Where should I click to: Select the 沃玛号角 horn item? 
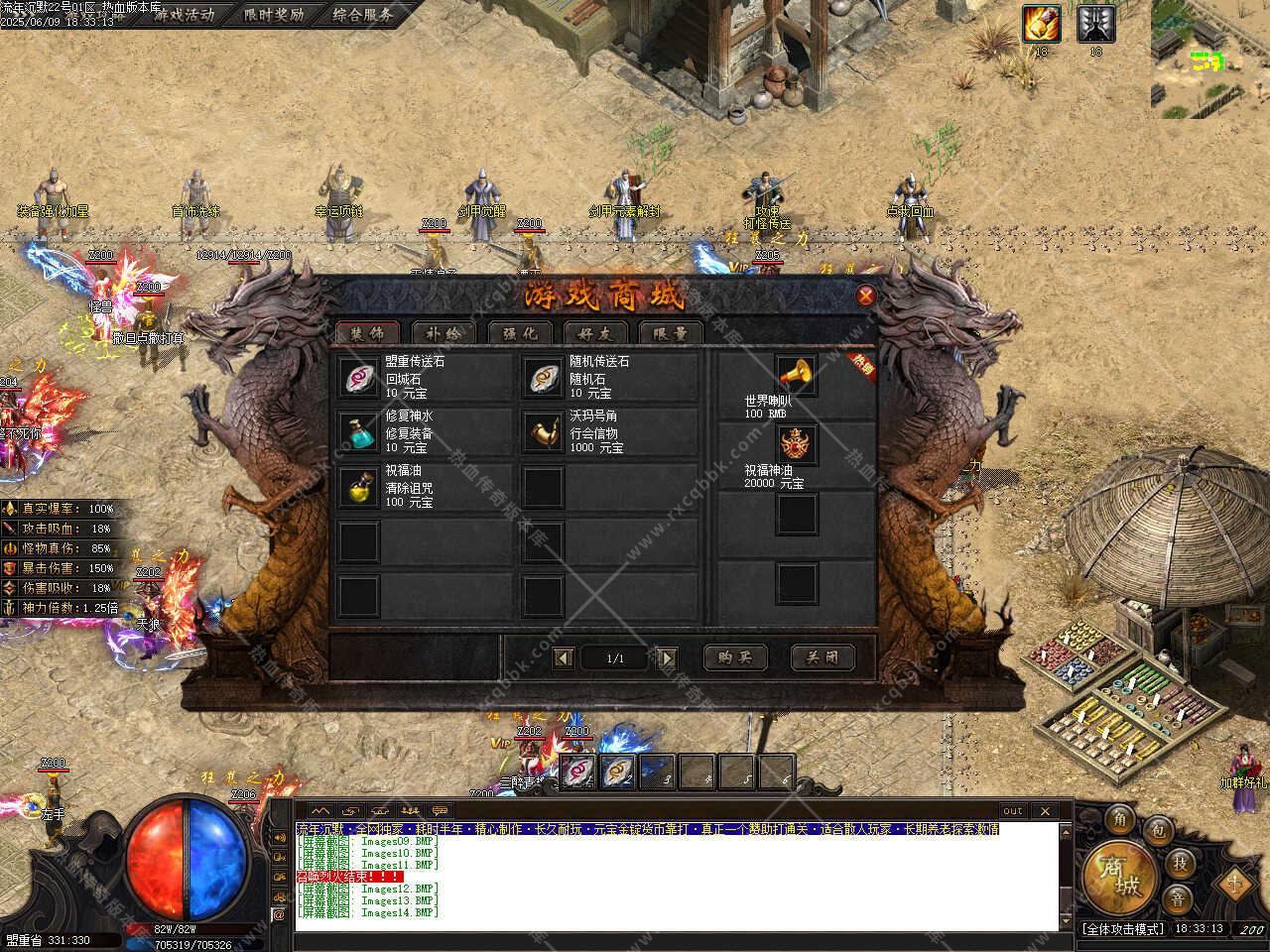[x=542, y=431]
